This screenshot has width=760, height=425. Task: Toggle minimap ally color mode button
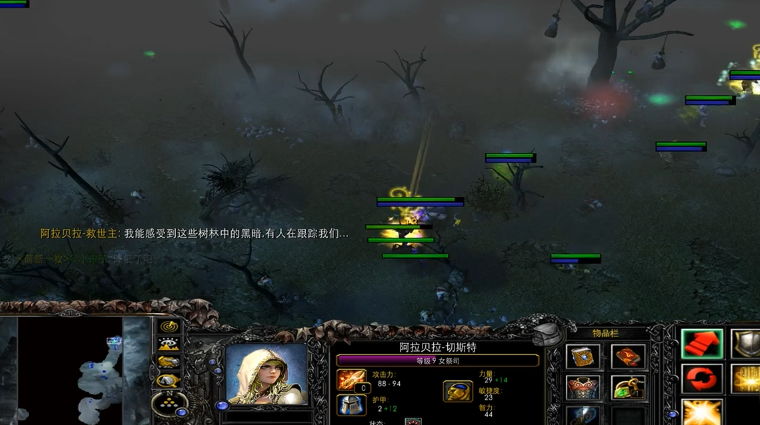click(169, 363)
